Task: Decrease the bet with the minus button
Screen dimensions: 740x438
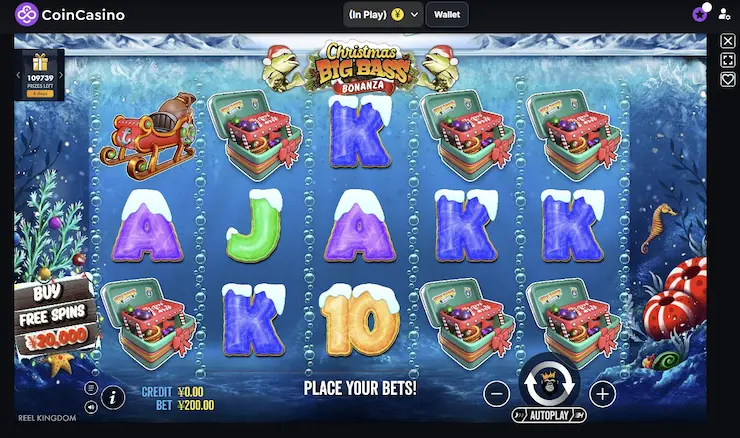Action: point(496,394)
